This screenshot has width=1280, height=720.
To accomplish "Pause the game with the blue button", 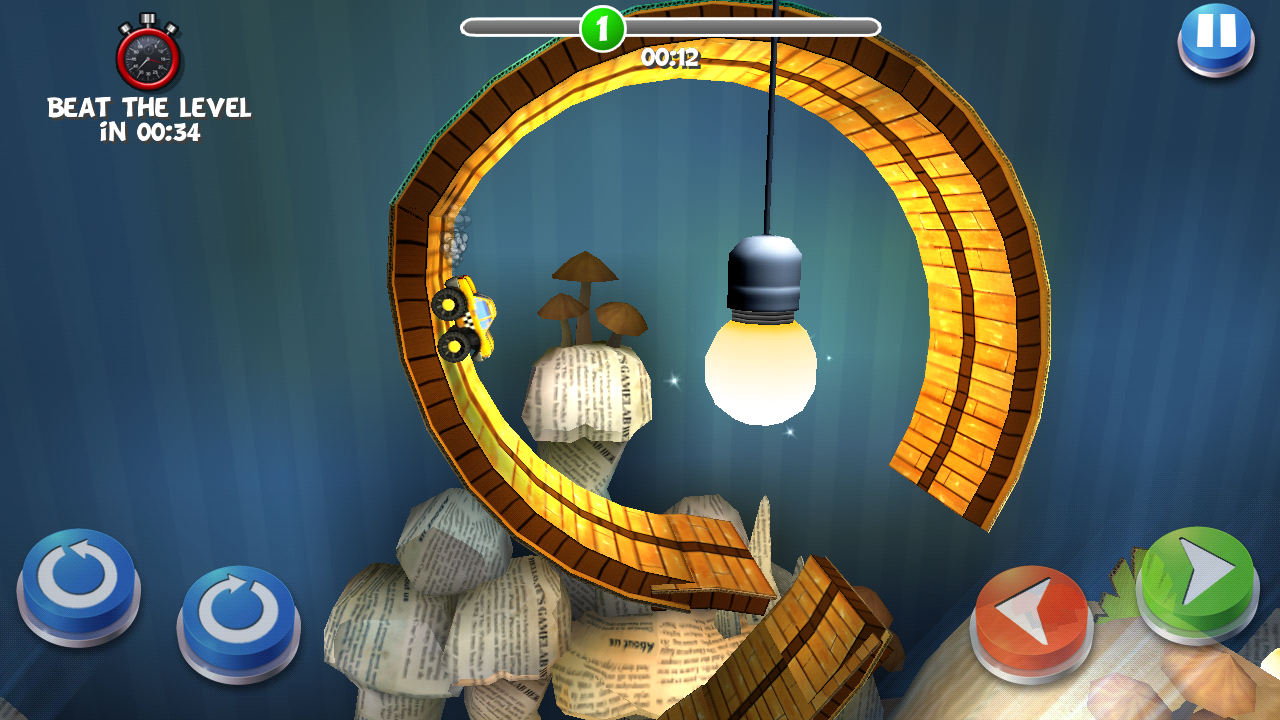I will click(x=1215, y=35).
